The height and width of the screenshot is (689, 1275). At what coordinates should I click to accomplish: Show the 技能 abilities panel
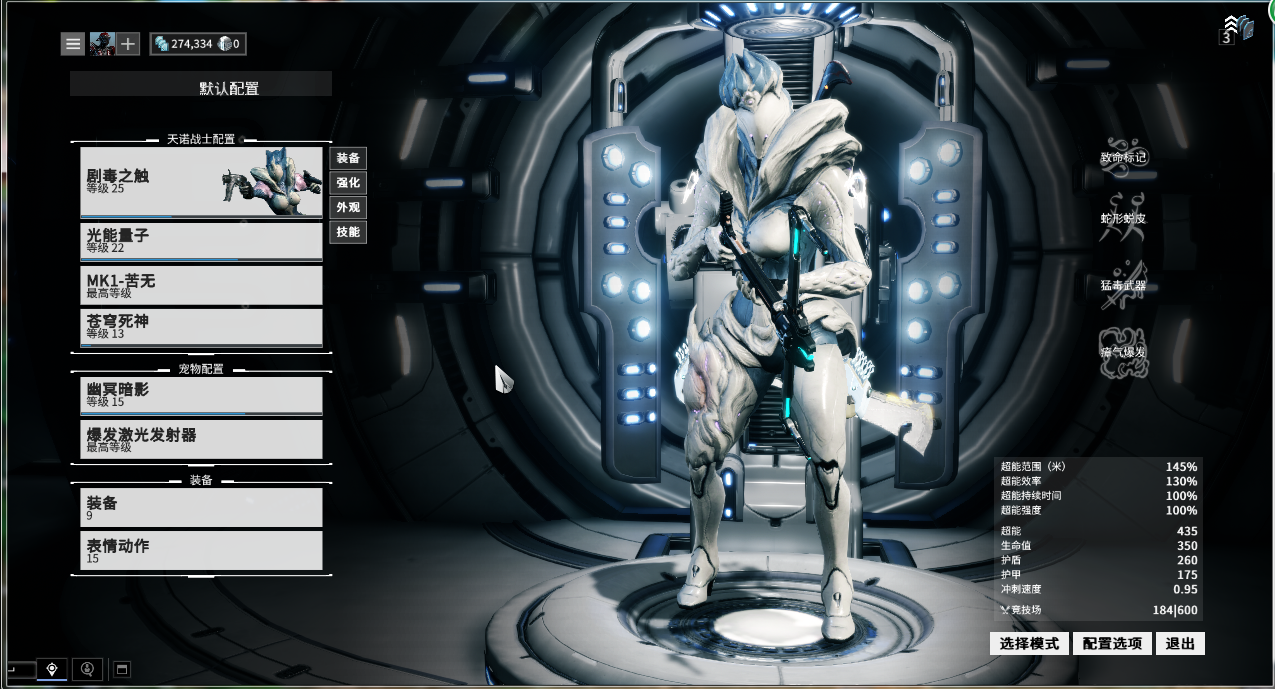pos(348,232)
